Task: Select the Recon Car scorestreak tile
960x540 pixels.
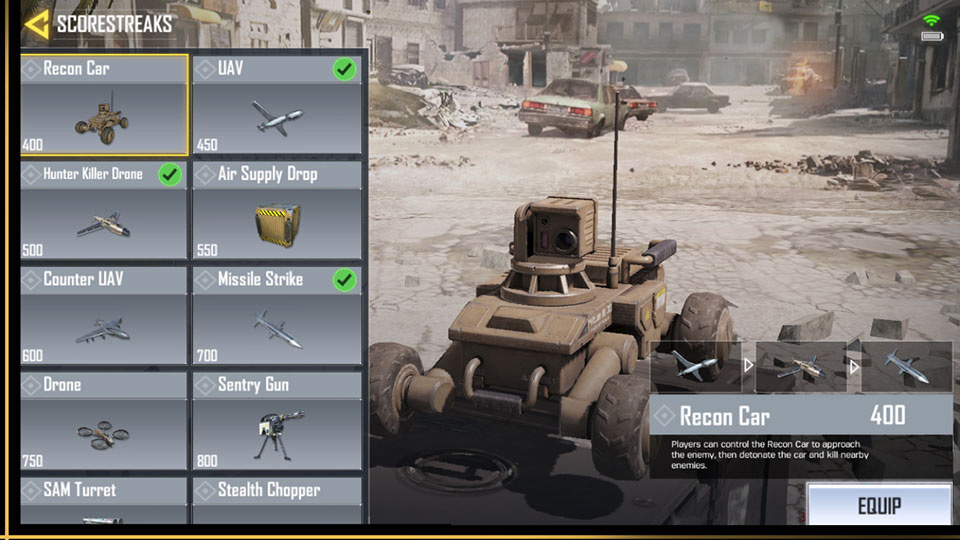Action: pyautogui.click(x=104, y=105)
